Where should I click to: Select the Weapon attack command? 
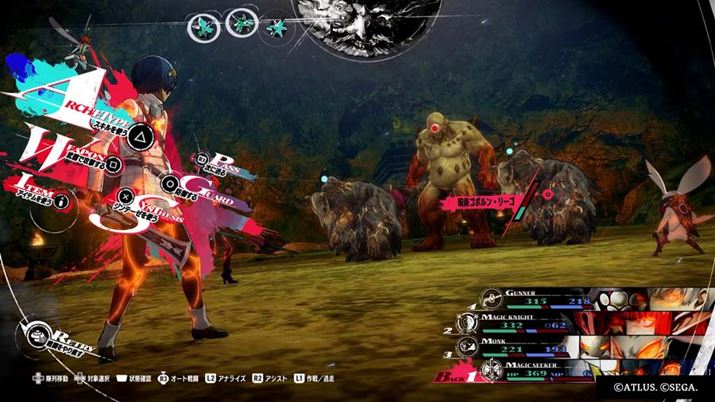pos(114,162)
